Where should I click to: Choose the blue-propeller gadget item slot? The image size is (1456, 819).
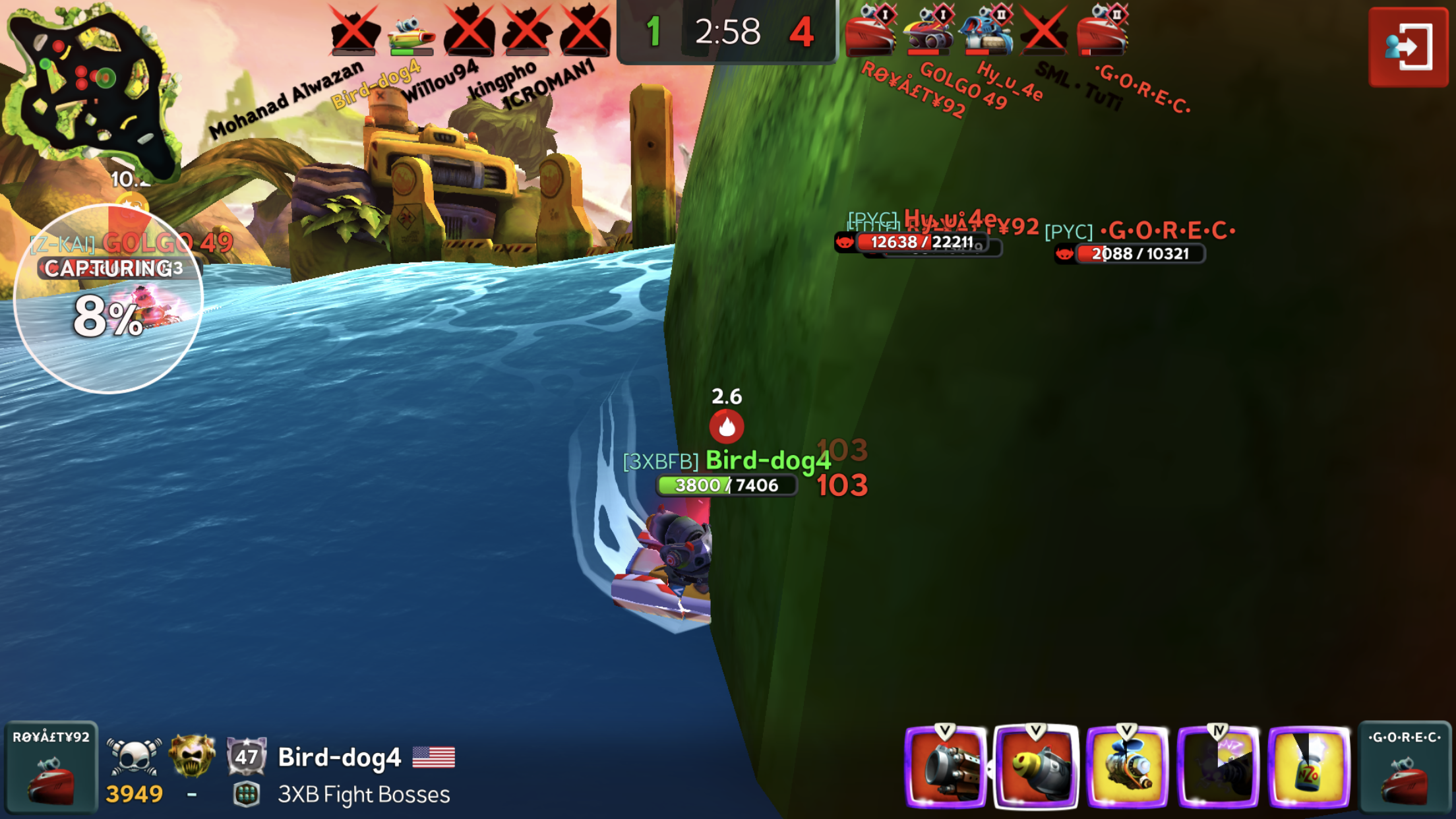1127,768
